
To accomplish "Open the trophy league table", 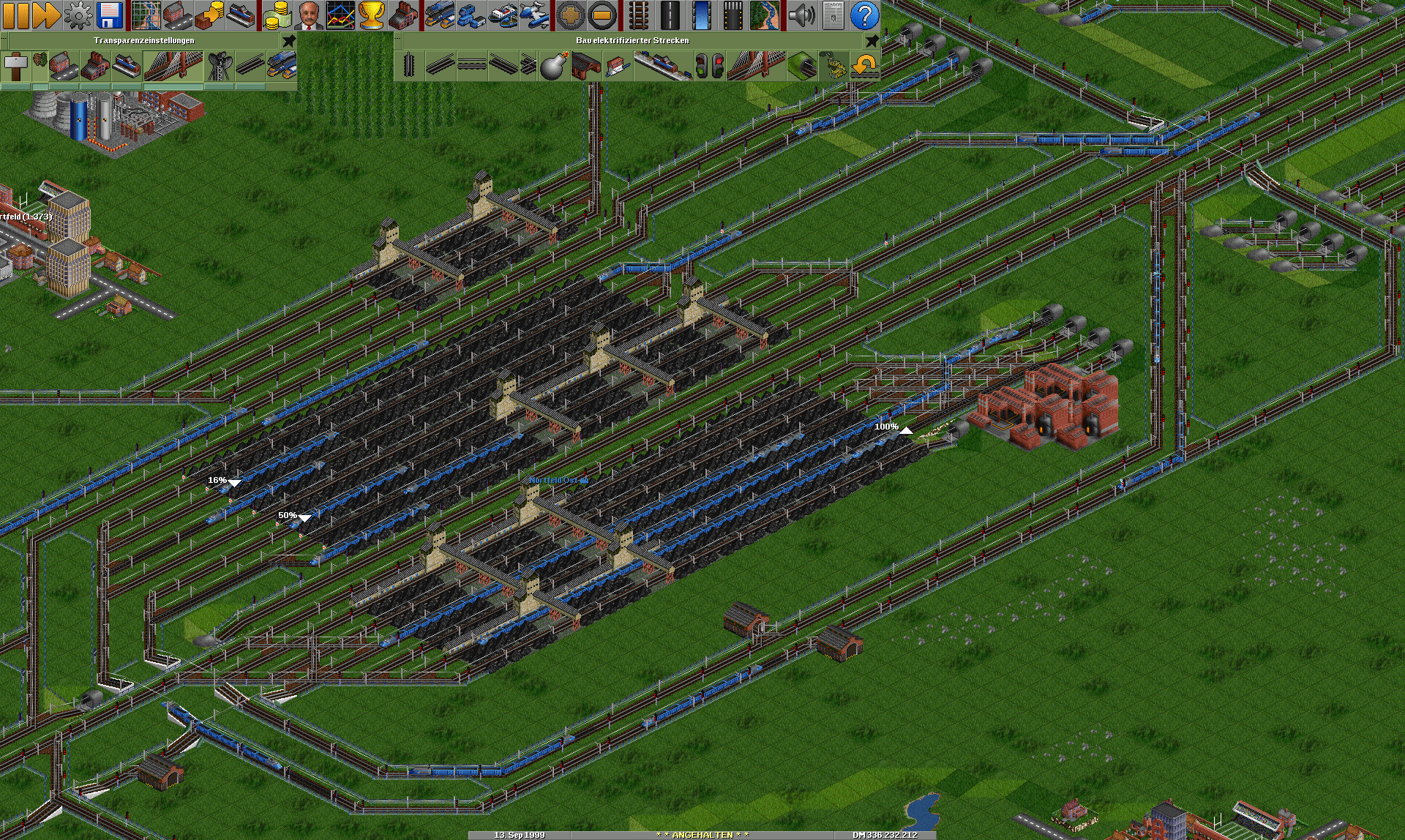I will click(x=372, y=15).
